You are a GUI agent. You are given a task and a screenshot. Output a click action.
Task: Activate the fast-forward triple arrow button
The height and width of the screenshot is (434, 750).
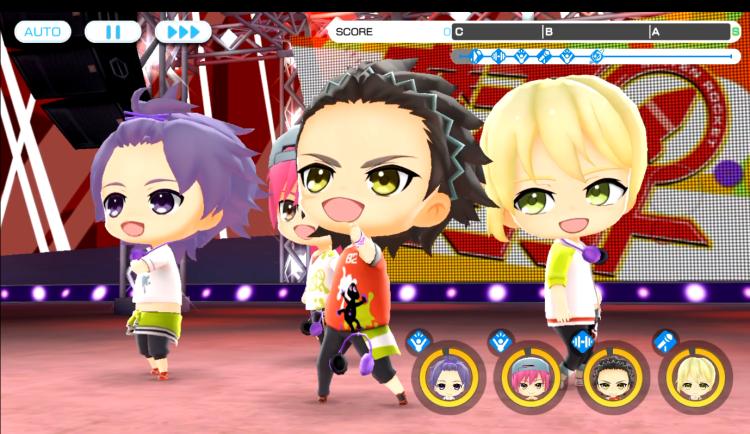(x=183, y=32)
